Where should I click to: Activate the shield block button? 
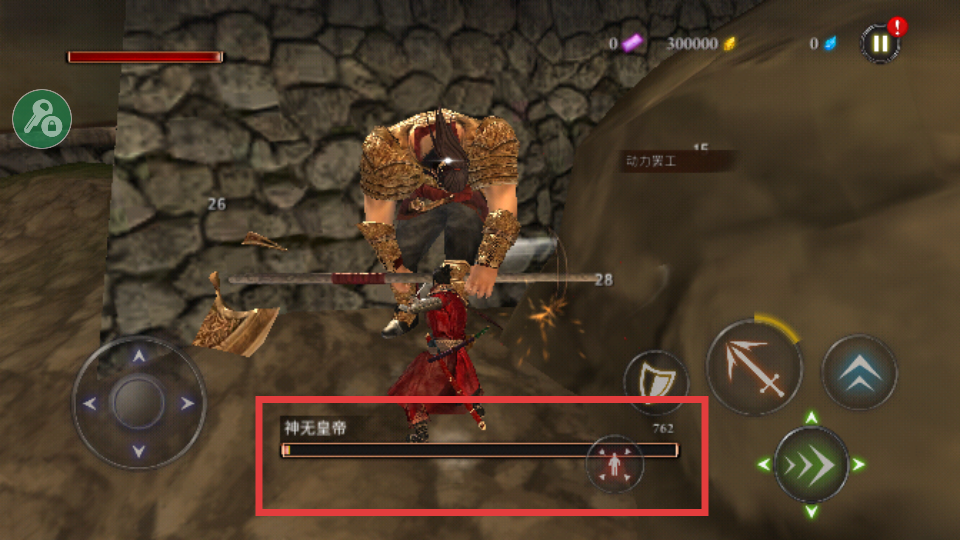(656, 382)
